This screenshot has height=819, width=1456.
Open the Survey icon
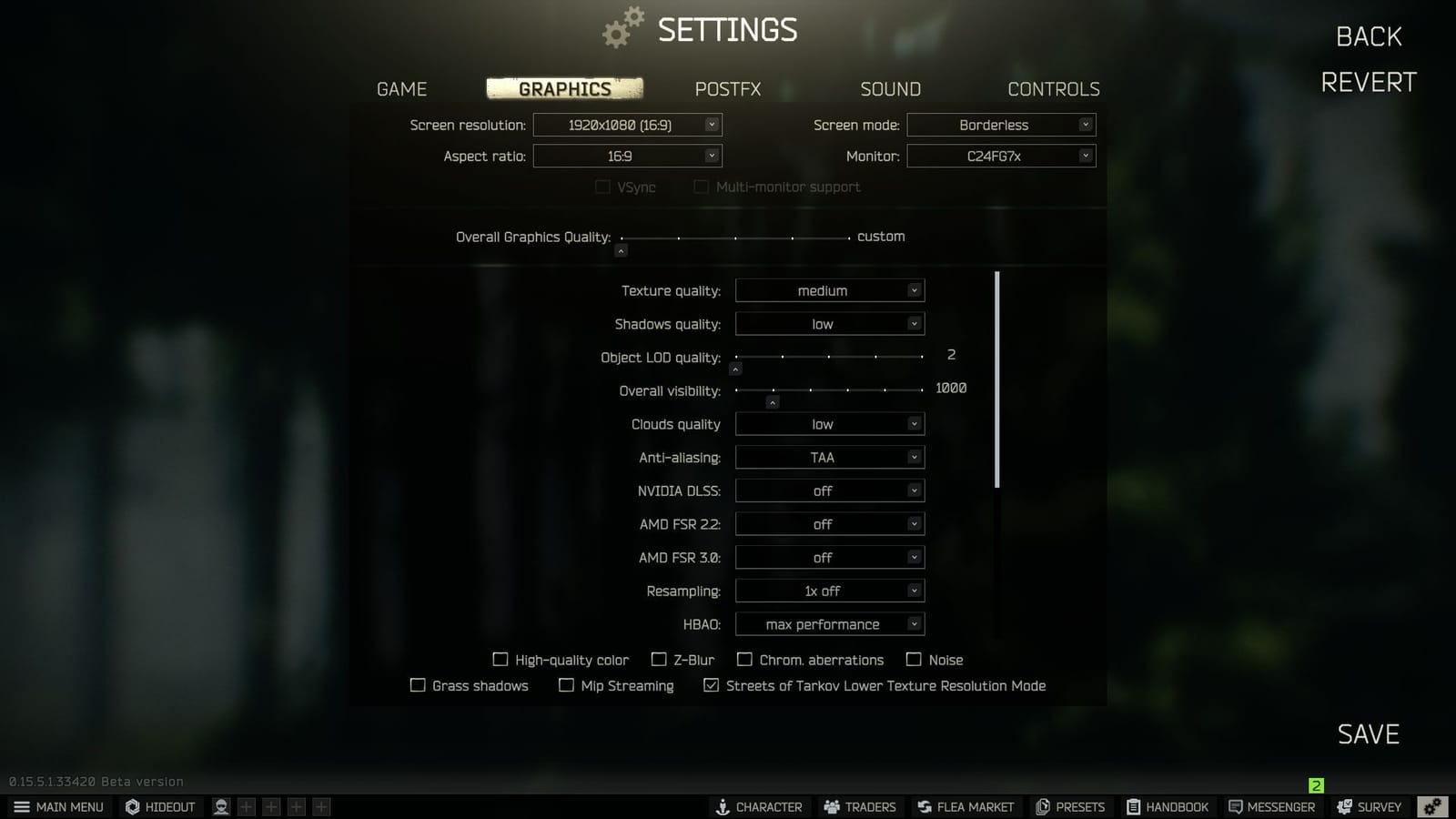(1370, 806)
